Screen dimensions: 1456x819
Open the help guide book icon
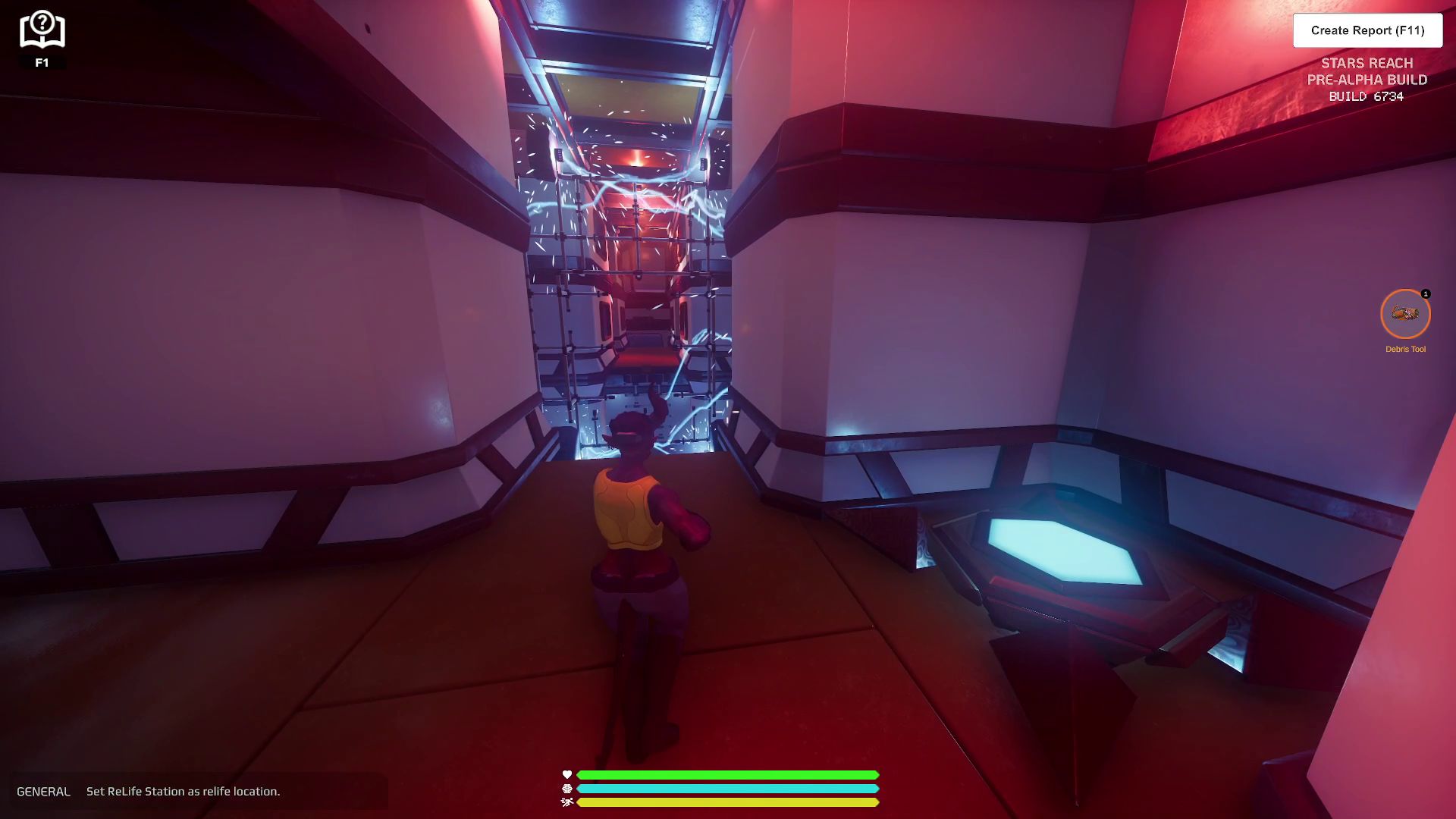tap(42, 30)
